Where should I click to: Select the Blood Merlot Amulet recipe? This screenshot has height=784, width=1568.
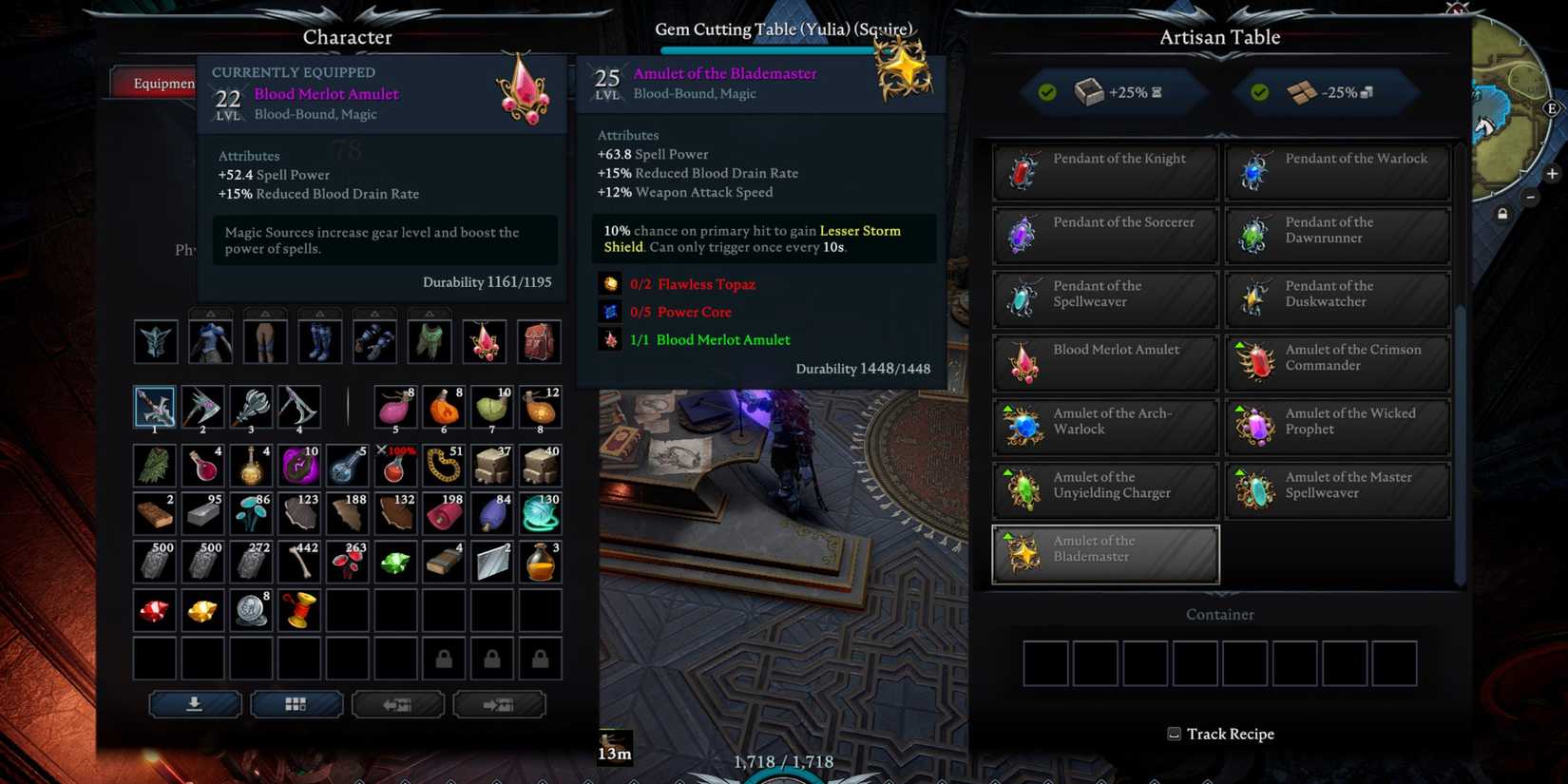[x=1104, y=362]
